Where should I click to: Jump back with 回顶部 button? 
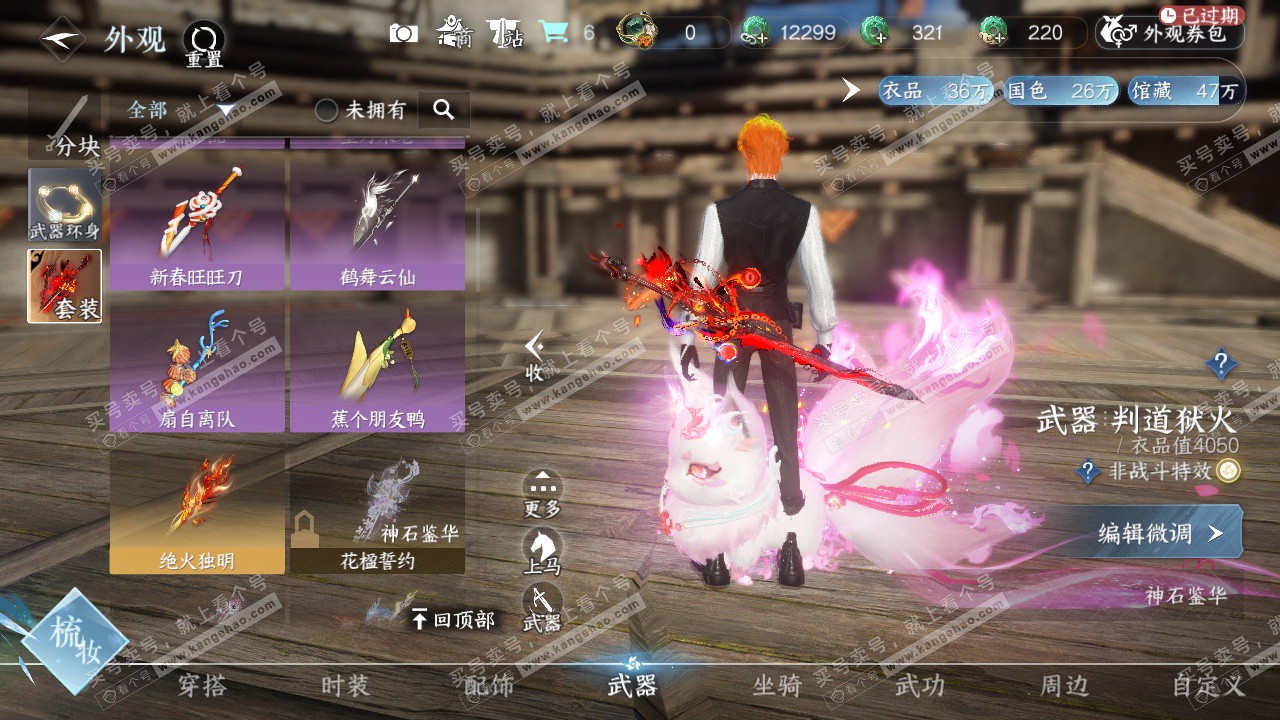(453, 620)
